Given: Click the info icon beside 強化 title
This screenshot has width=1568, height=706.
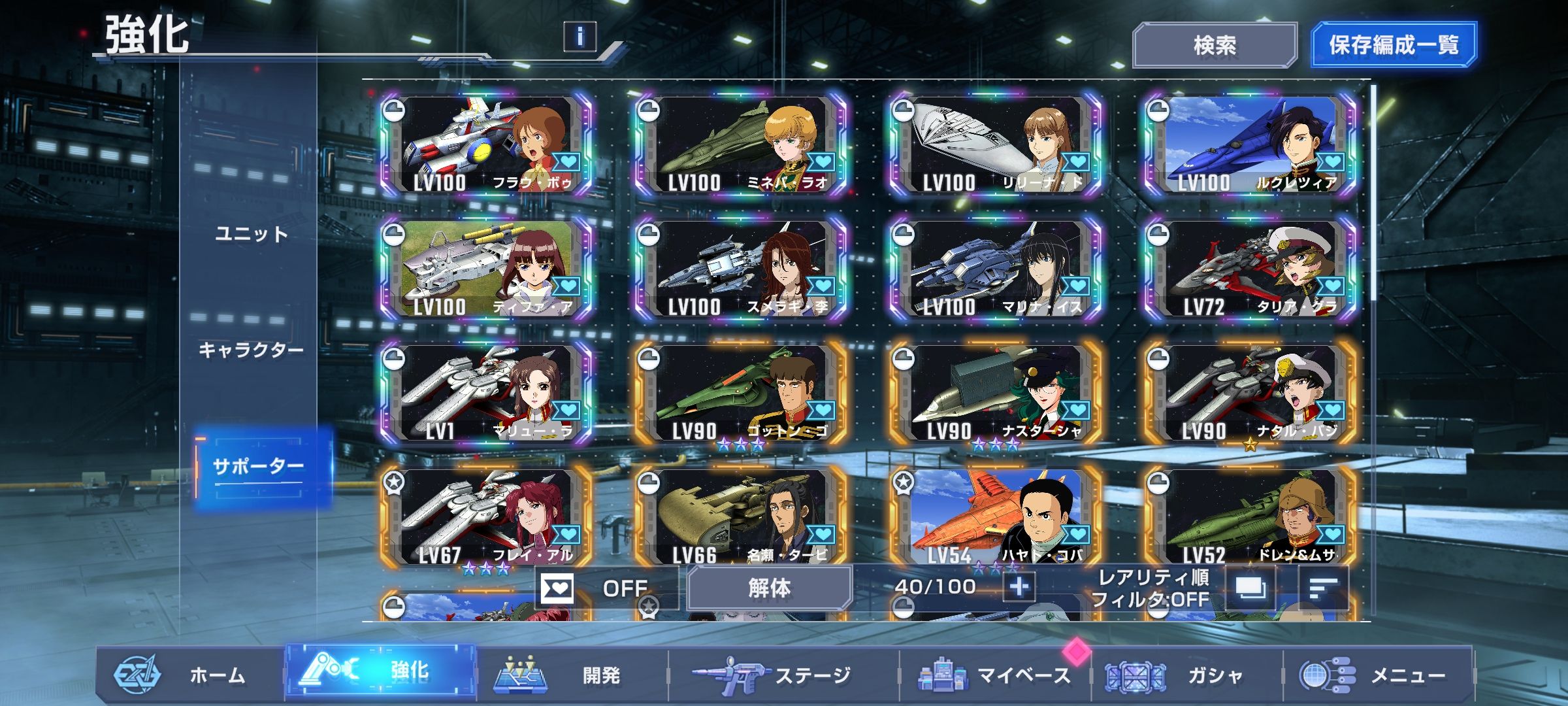Looking at the screenshot, I should pos(580,36).
